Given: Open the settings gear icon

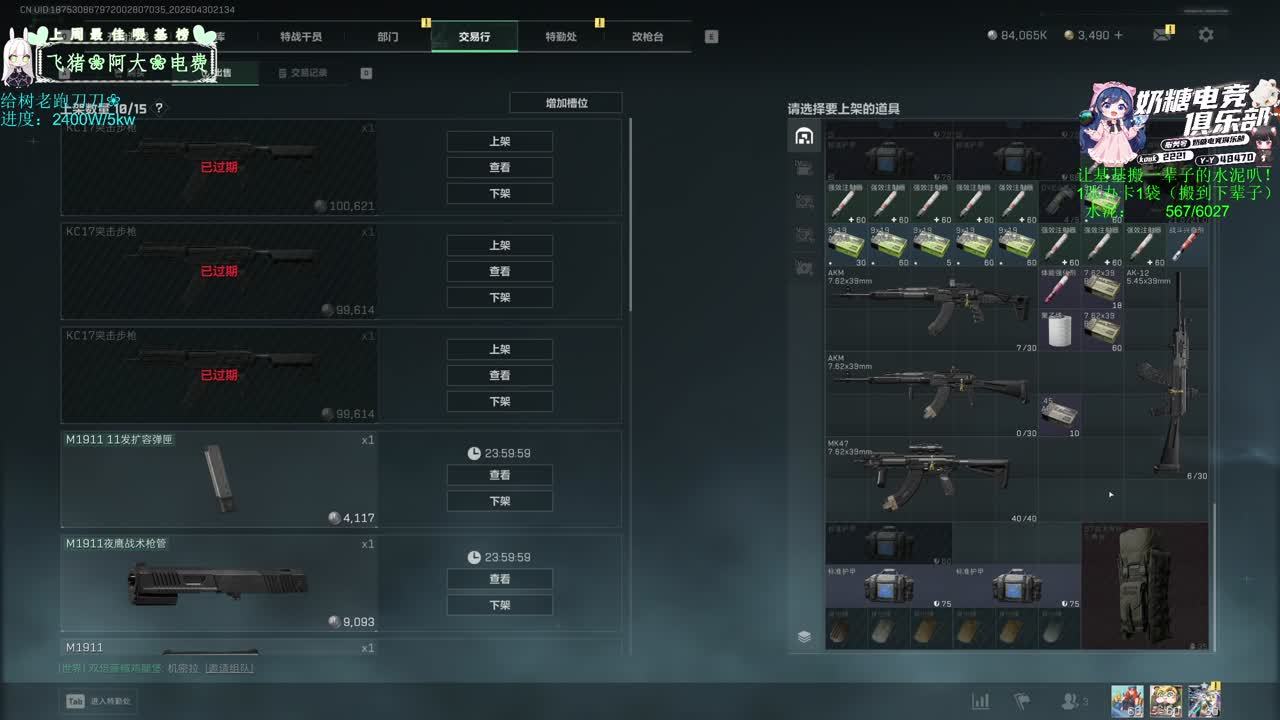Looking at the screenshot, I should pyautogui.click(x=1206, y=35).
